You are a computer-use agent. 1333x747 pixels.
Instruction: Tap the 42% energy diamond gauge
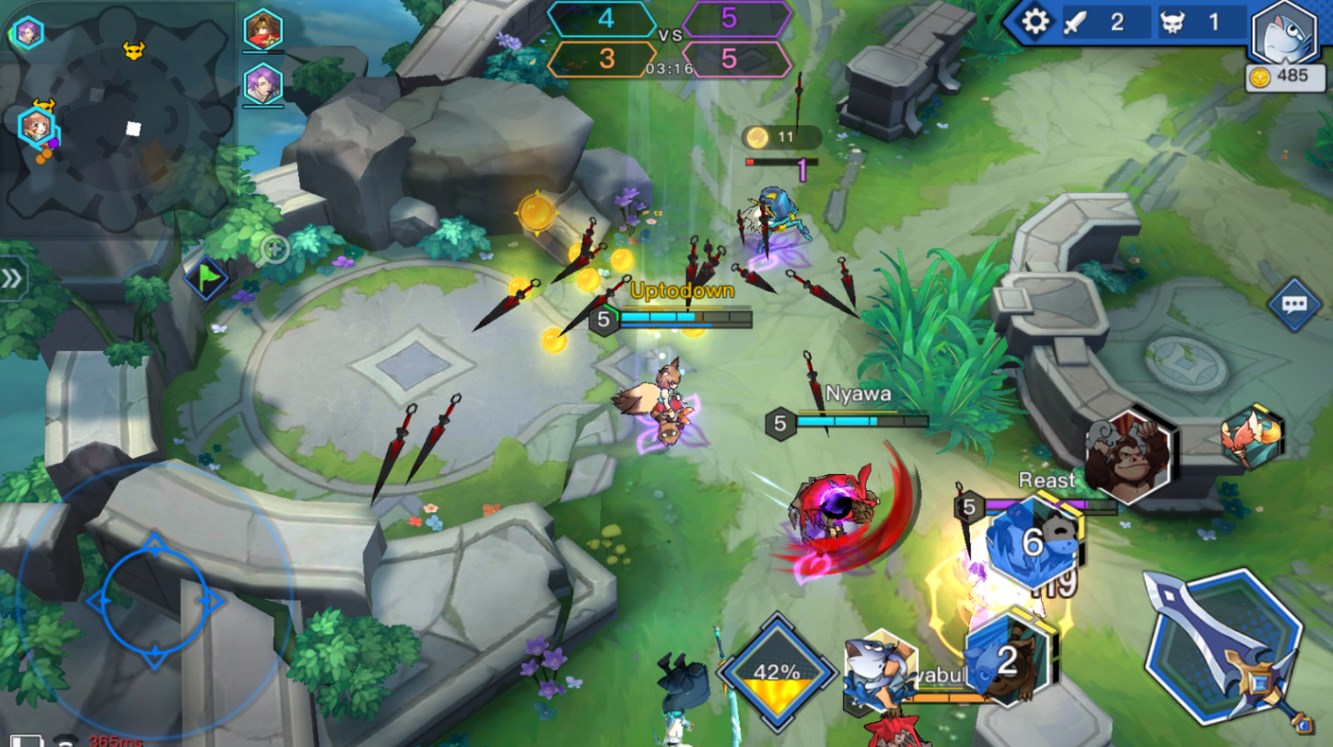click(x=777, y=672)
